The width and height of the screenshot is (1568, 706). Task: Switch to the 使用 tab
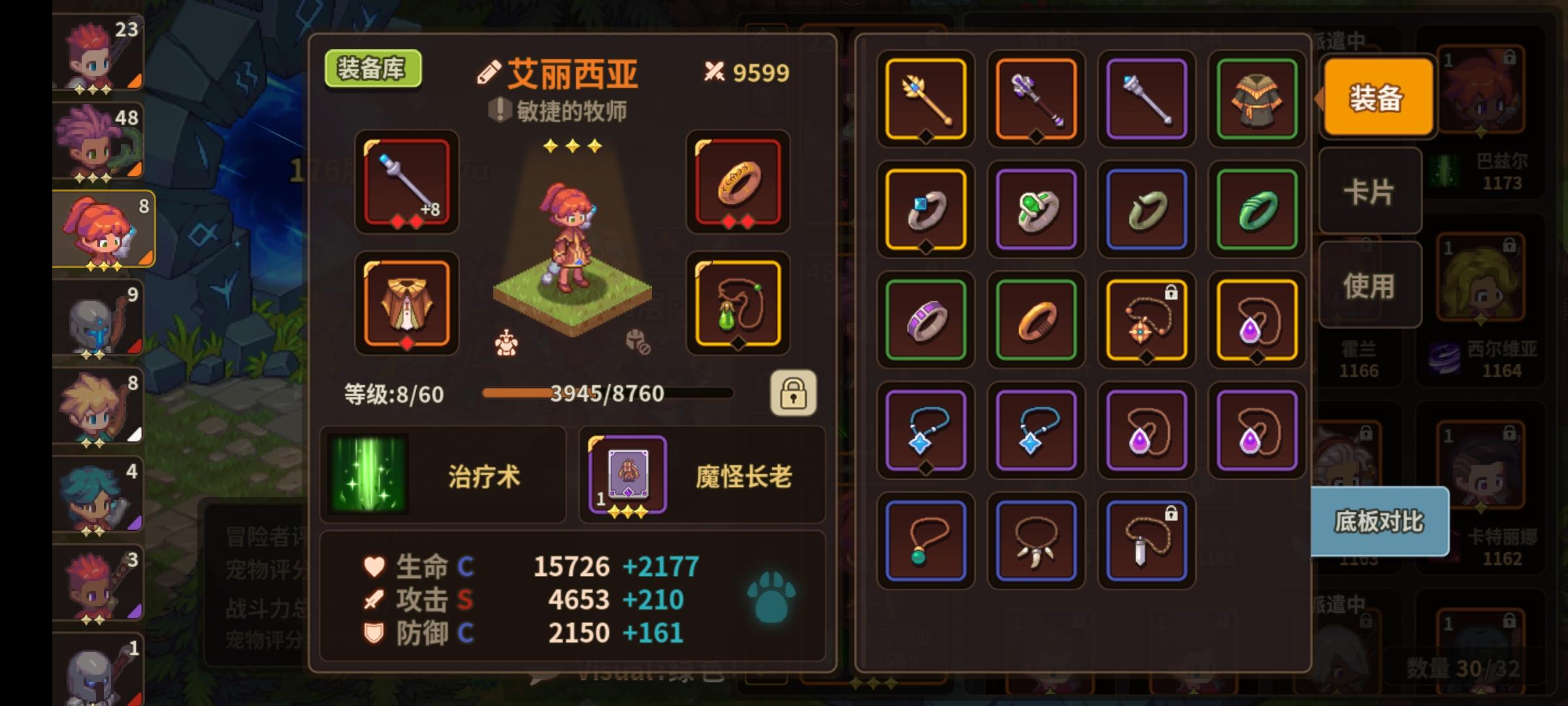pos(1370,284)
